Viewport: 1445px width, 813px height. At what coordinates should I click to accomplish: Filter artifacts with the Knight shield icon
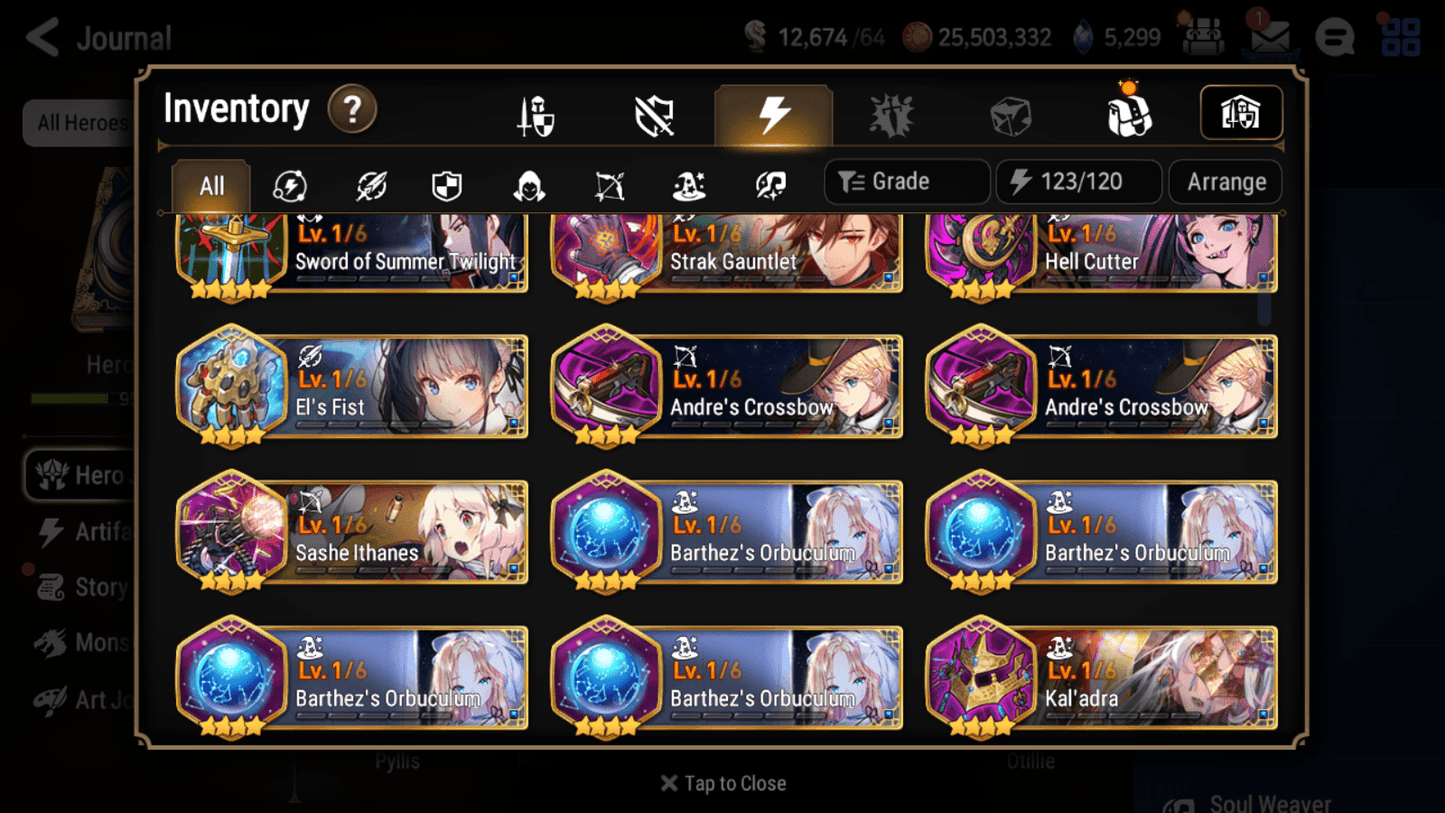coord(446,184)
